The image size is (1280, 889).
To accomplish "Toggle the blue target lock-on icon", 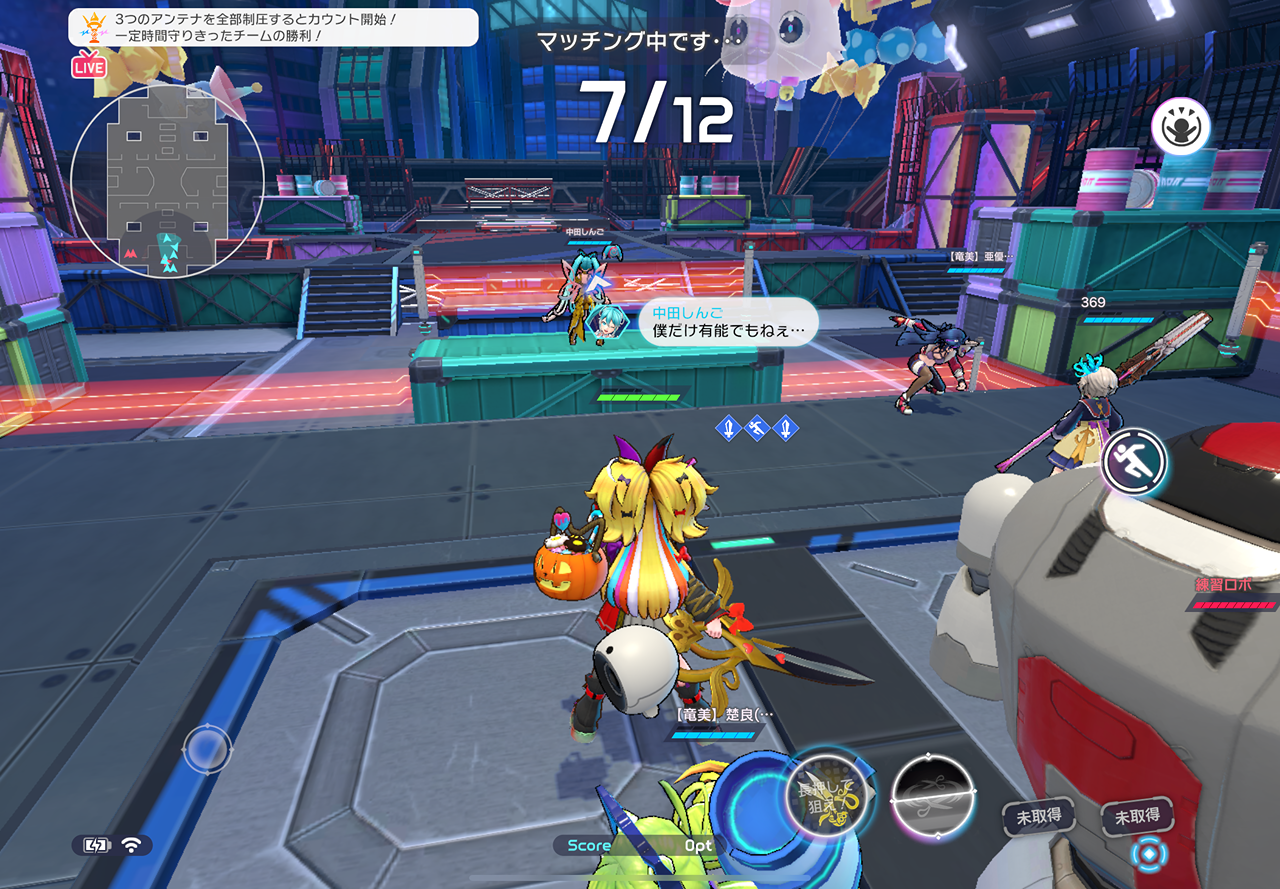I will point(1149,854).
